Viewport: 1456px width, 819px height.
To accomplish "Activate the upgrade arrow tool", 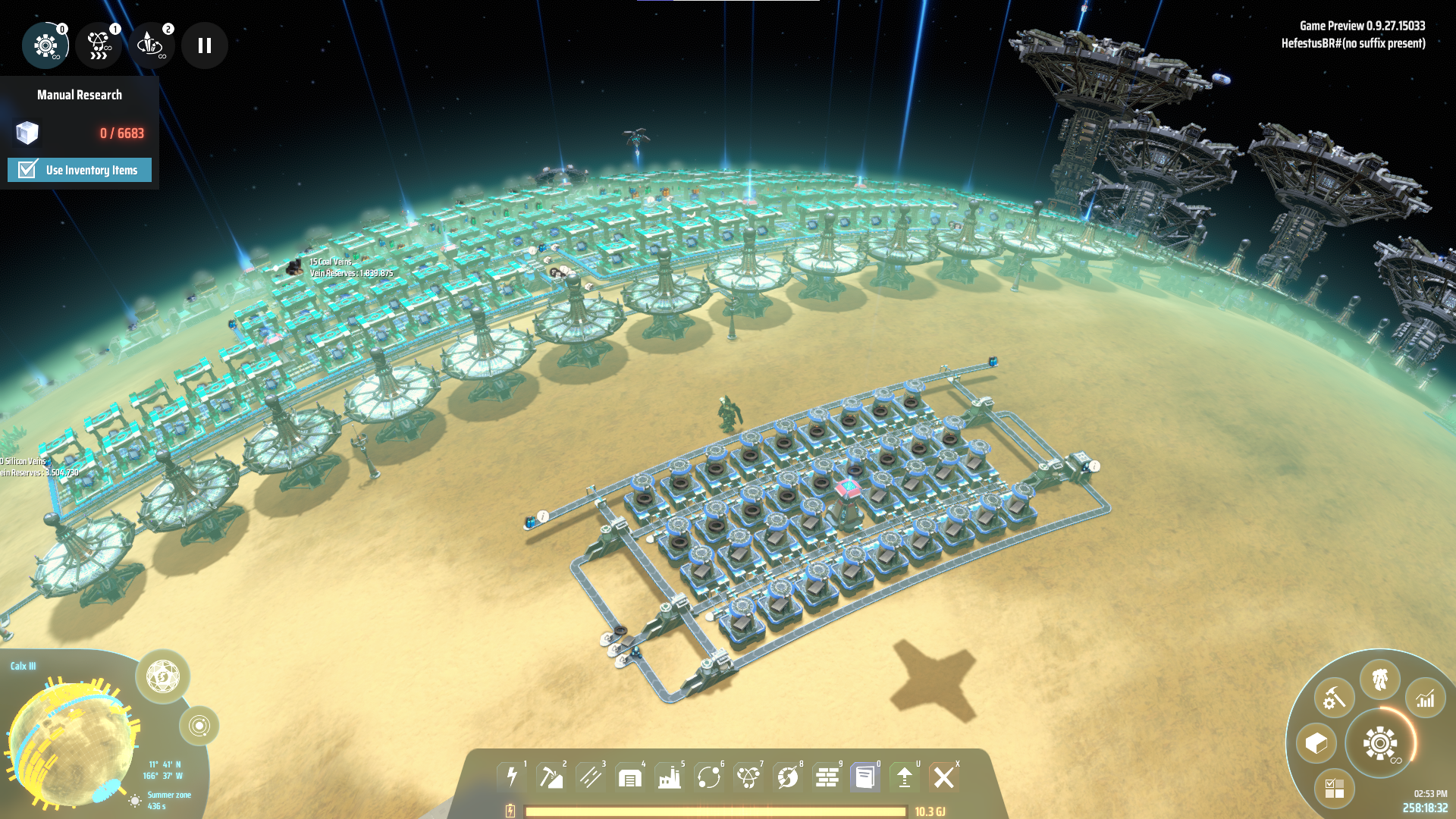I will (x=905, y=777).
